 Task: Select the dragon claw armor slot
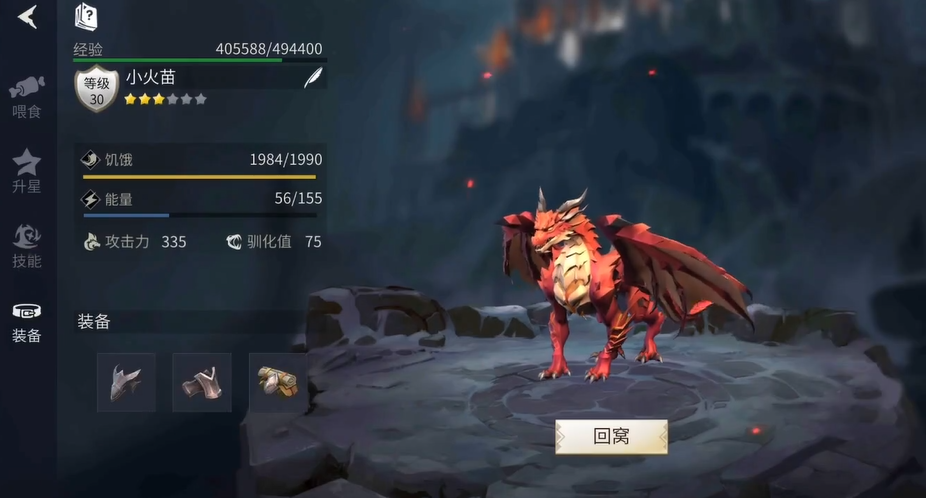point(202,382)
